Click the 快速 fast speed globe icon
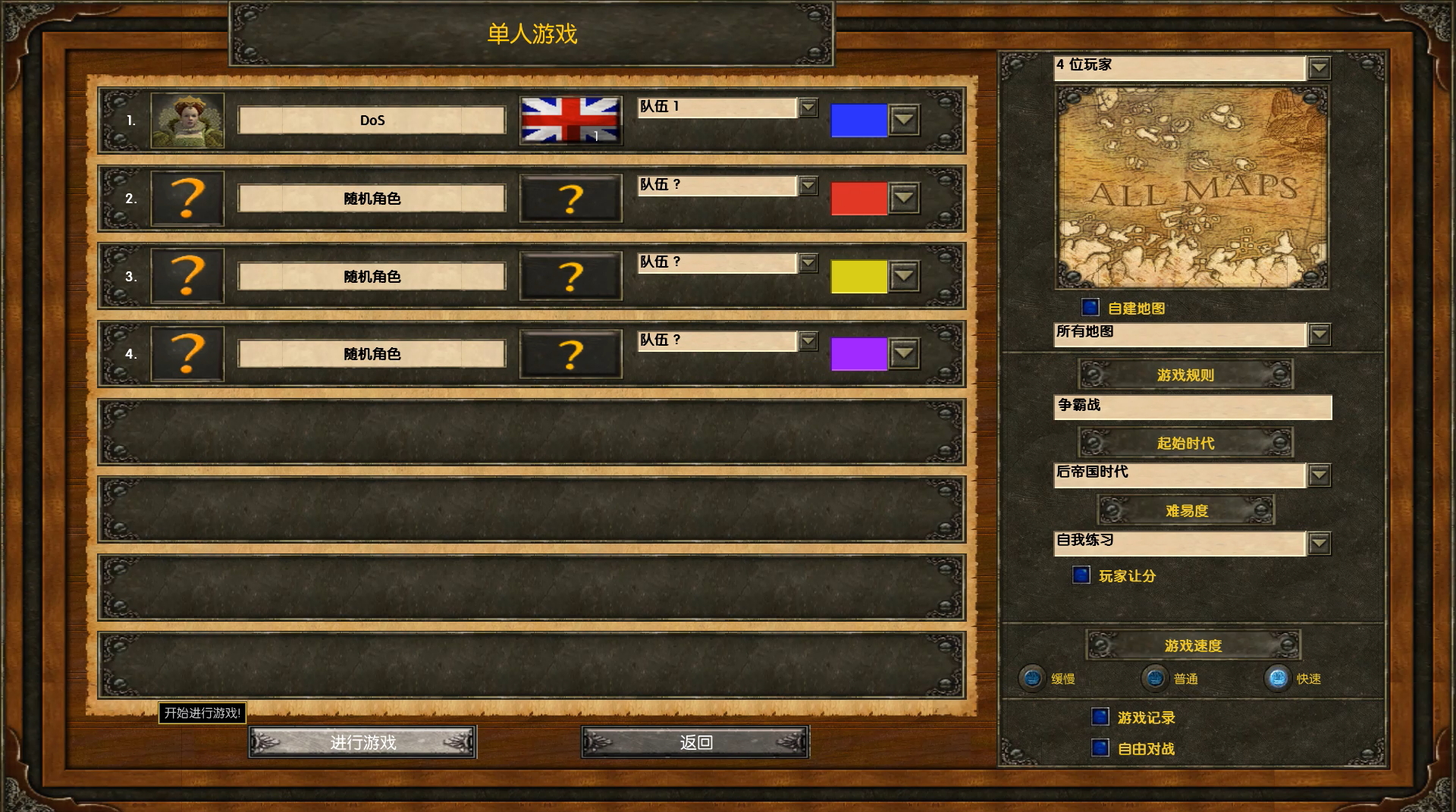The width and height of the screenshot is (1456, 812). tap(1279, 679)
